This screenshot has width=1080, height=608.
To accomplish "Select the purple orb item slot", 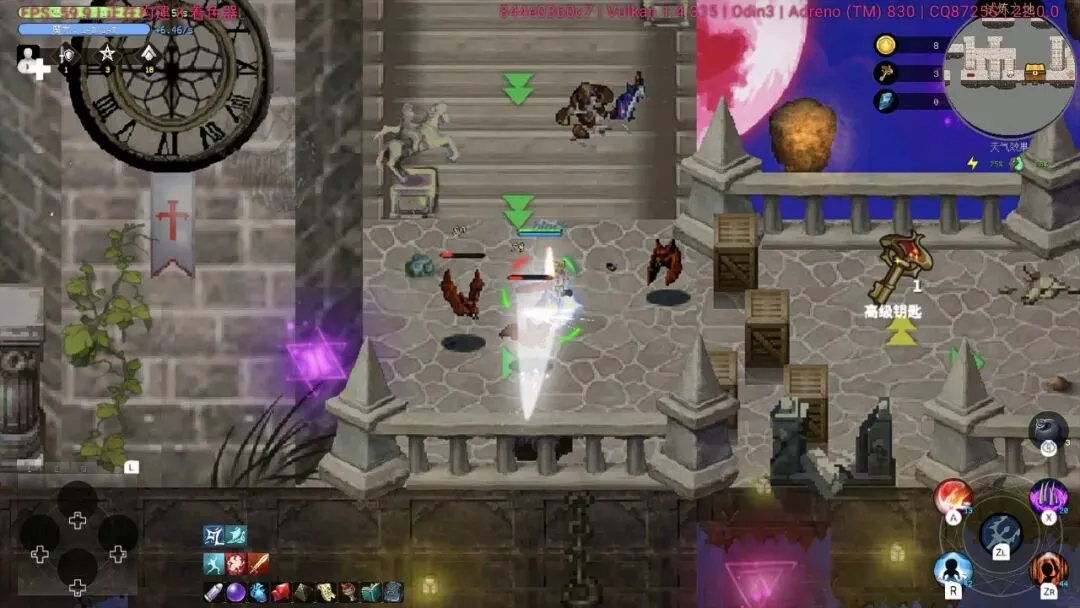I will pos(235,592).
